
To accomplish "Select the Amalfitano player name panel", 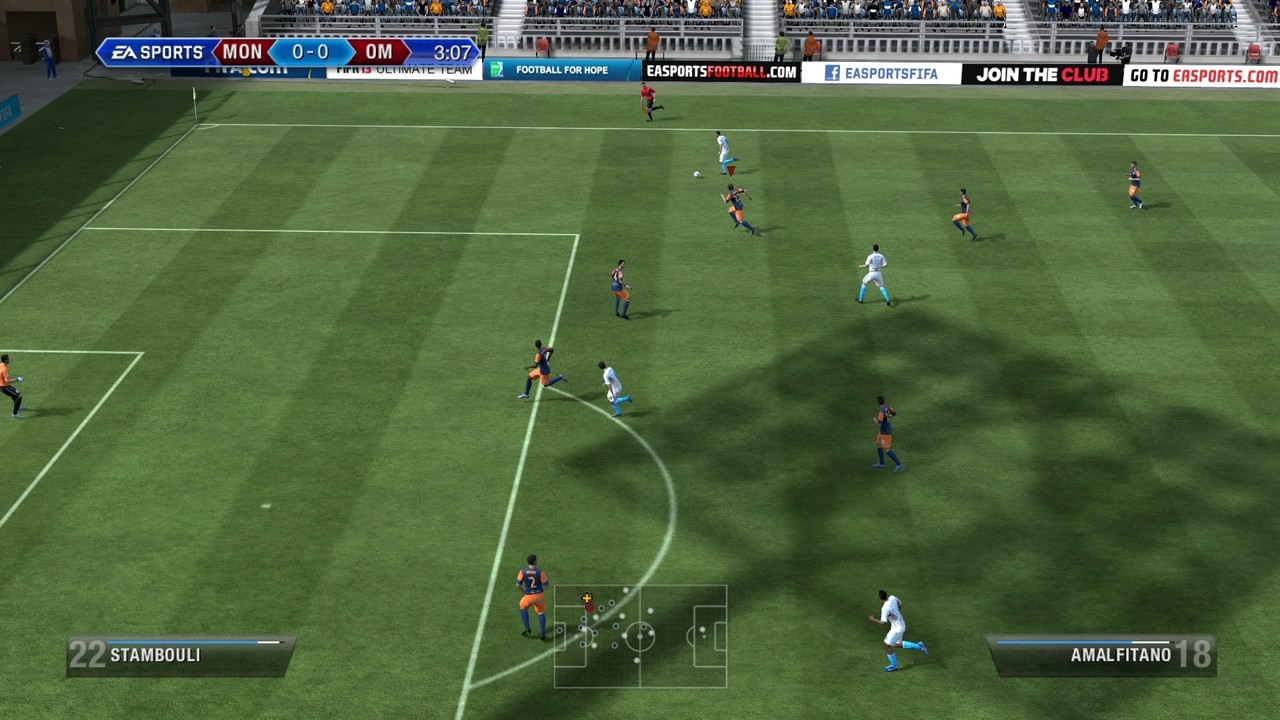I will pyautogui.click(x=1101, y=656).
